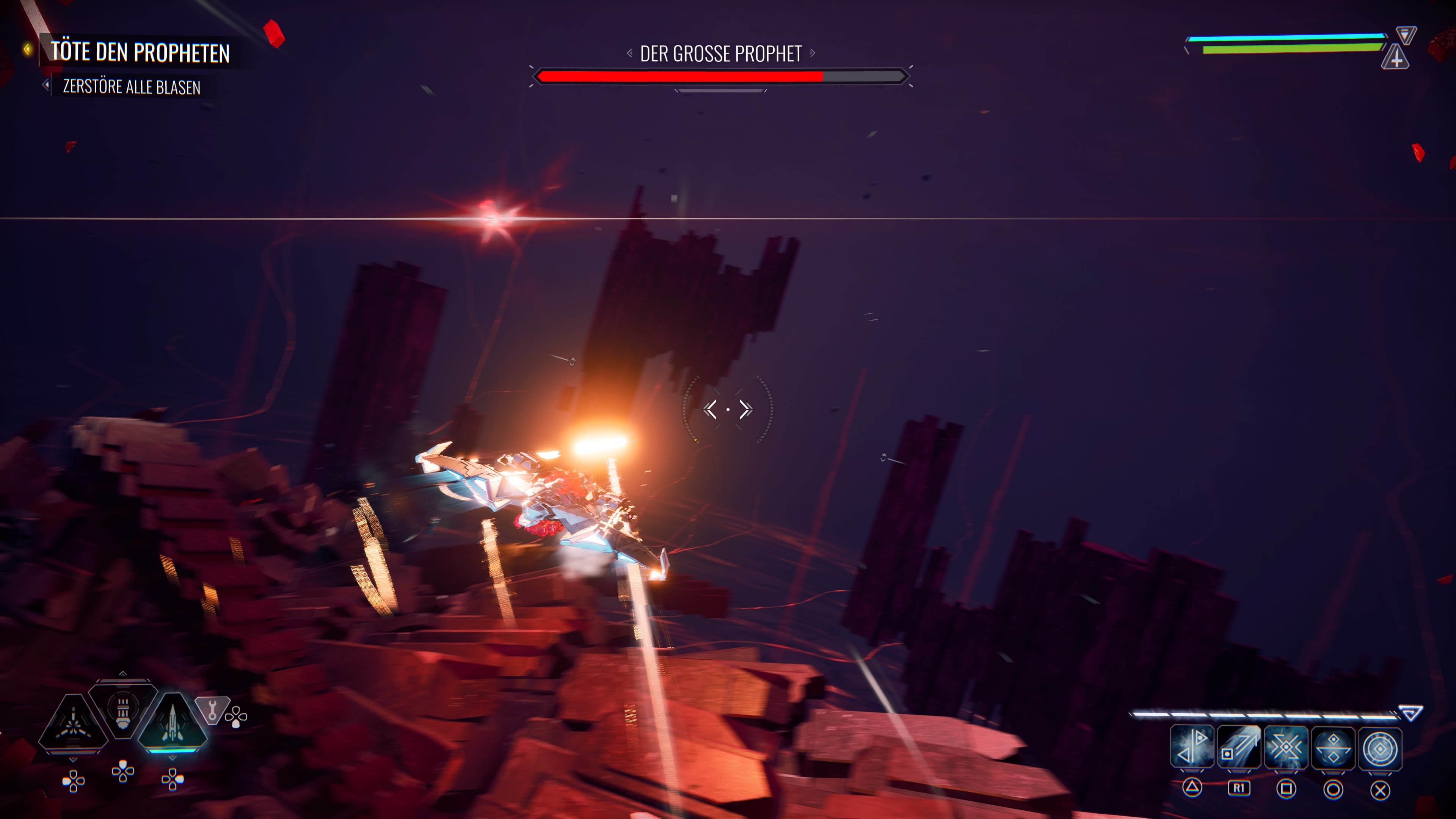
Task: Select the highlighted rocket ship slot
Action: click(173, 722)
